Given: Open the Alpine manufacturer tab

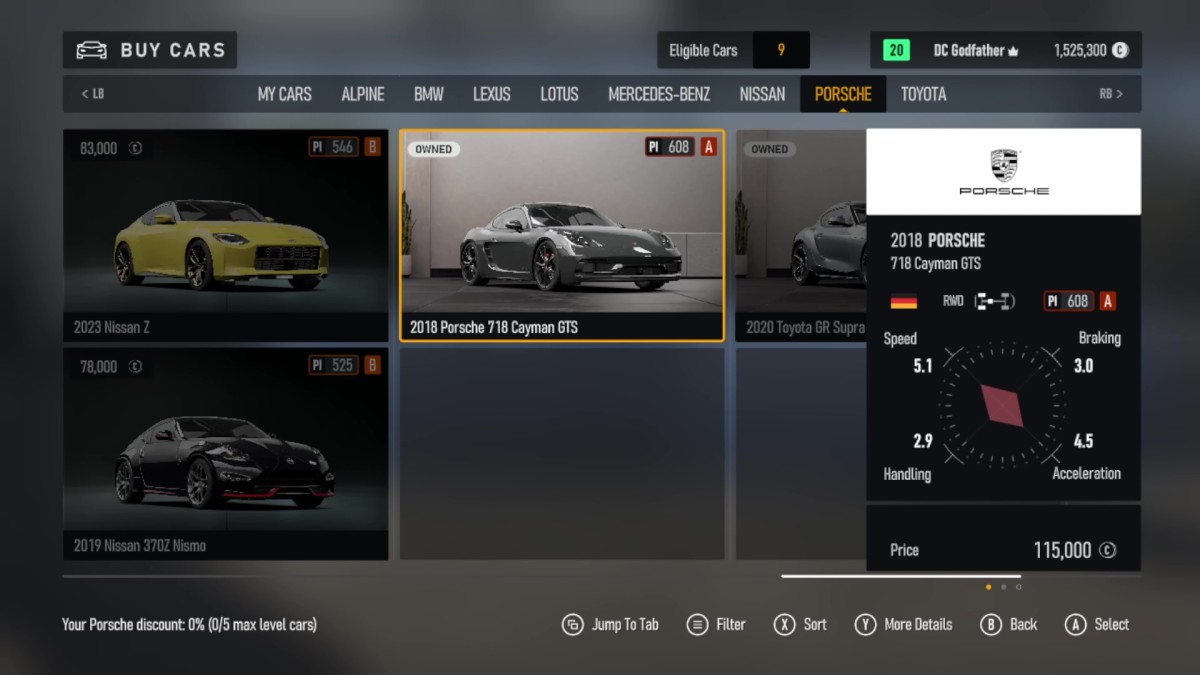Looking at the screenshot, I should [x=362, y=94].
